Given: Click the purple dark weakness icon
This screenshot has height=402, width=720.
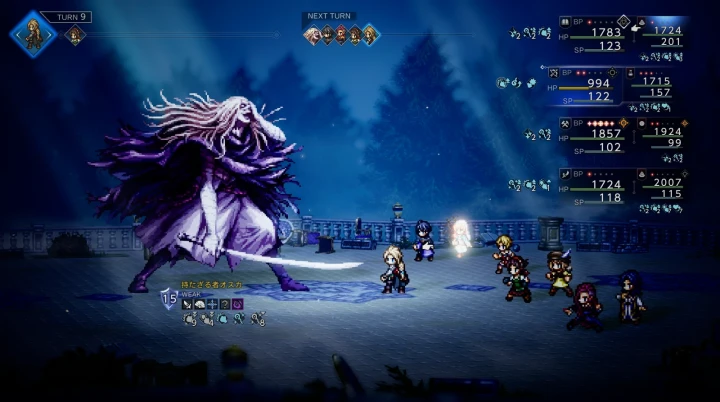Looking at the screenshot, I should (x=238, y=304).
